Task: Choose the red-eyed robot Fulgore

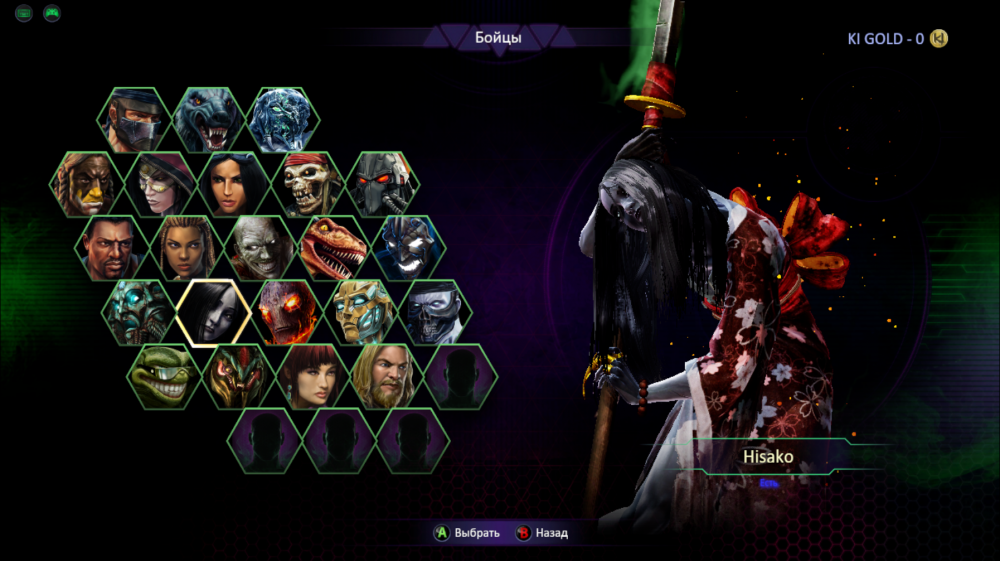Action: click(383, 184)
